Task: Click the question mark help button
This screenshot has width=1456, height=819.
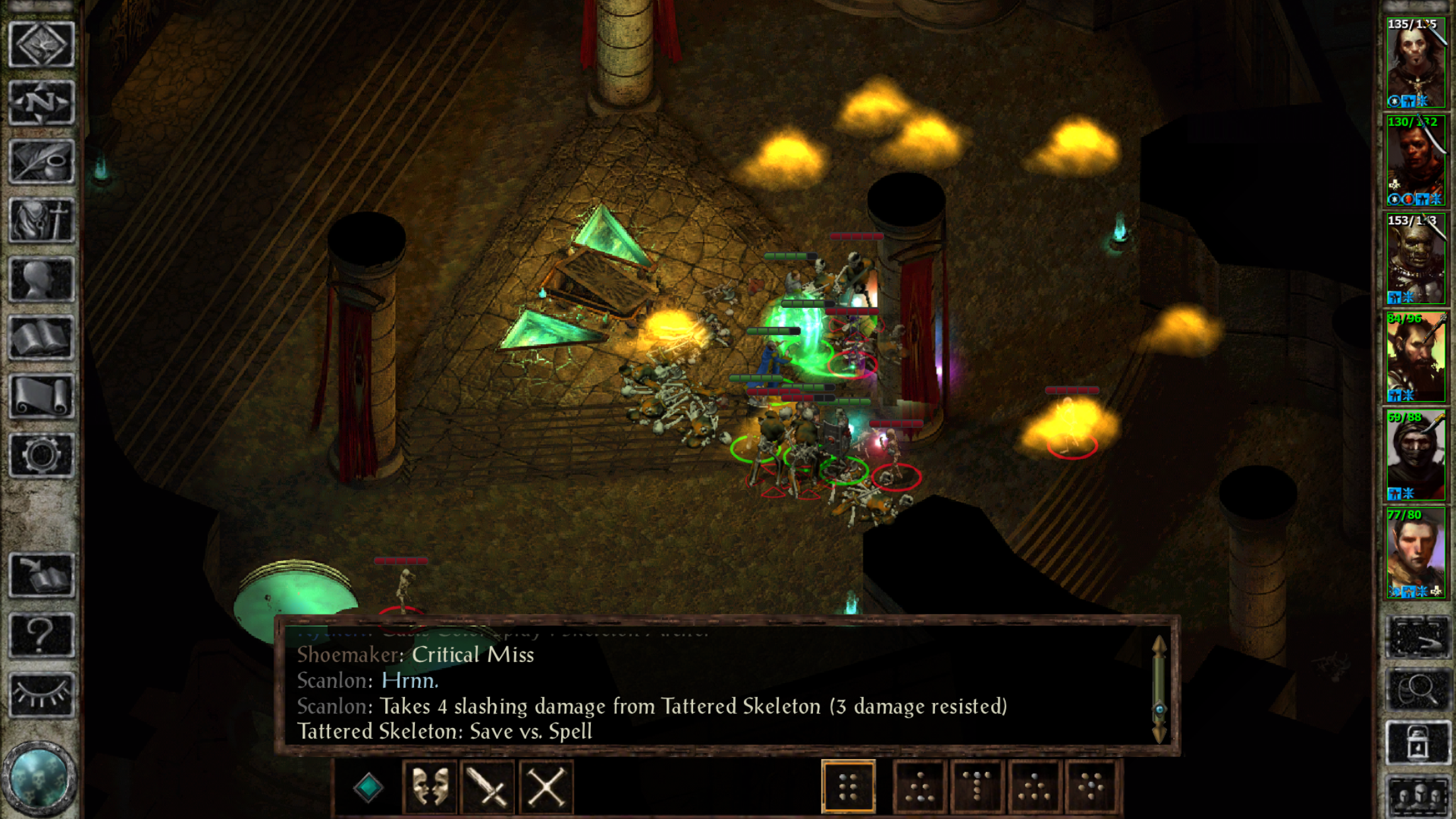Action: (x=41, y=635)
